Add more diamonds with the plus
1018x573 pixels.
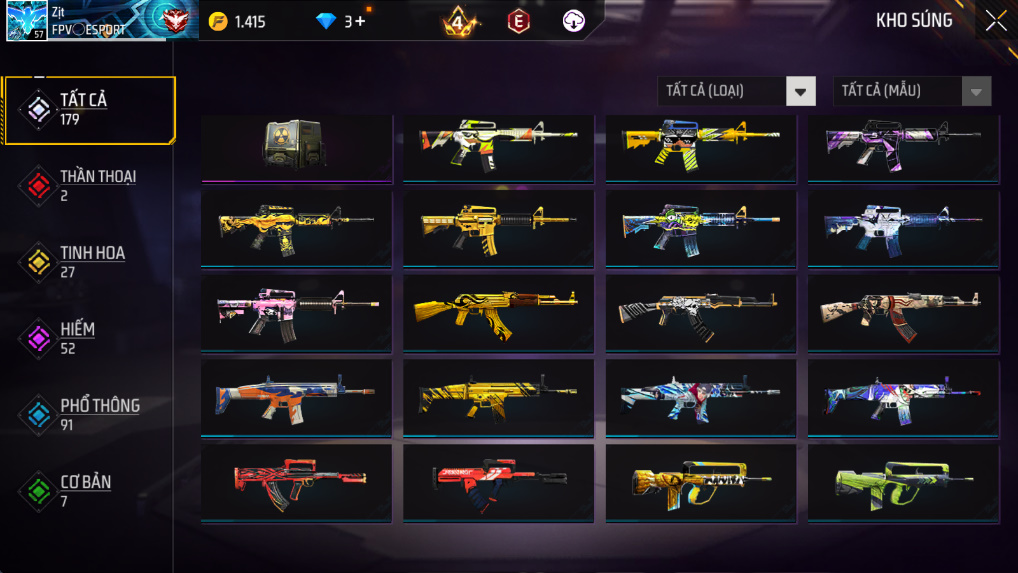tap(360, 21)
